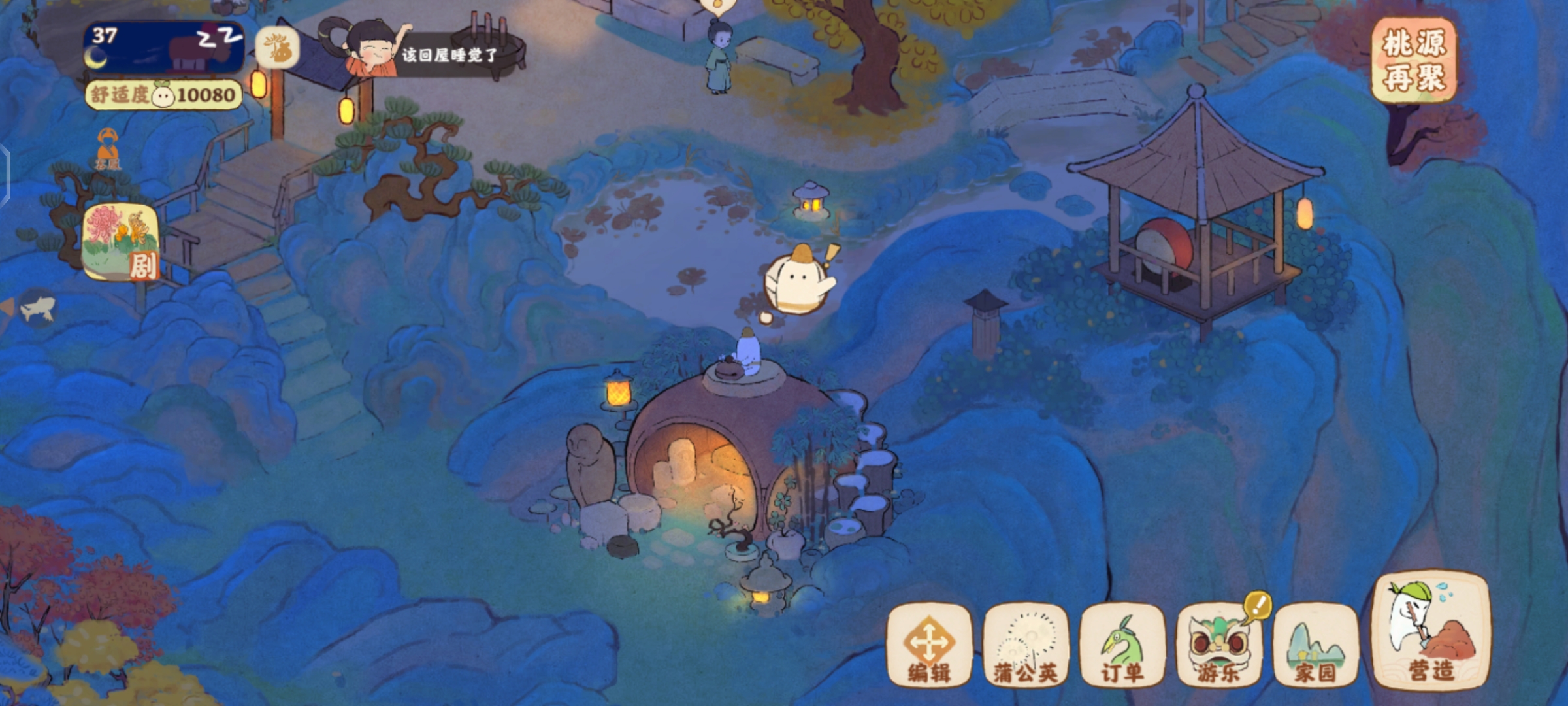This screenshot has height=706, width=1568.
Task: Select the 营造 construction button
Action: click(x=1431, y=633)
